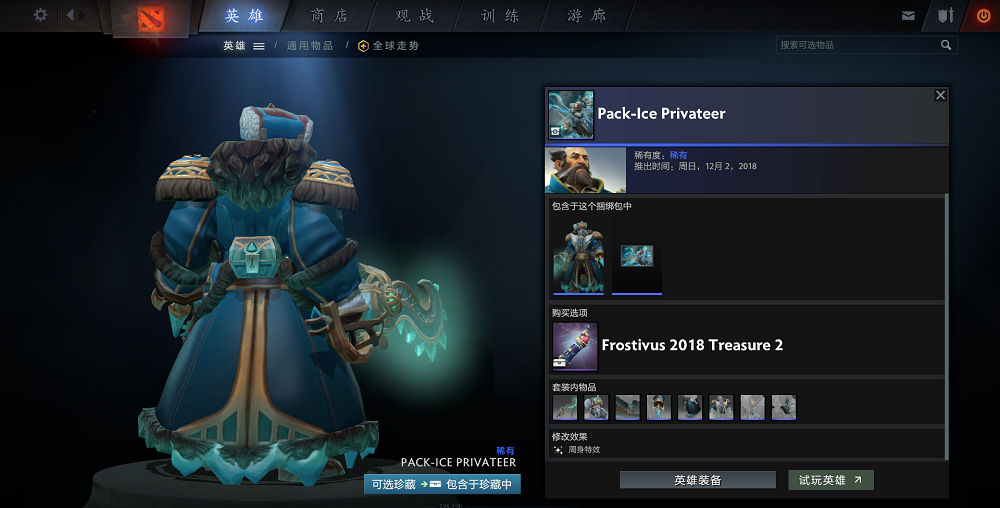
Task: Quit using the red power button
Action: [x=982, y=16]
